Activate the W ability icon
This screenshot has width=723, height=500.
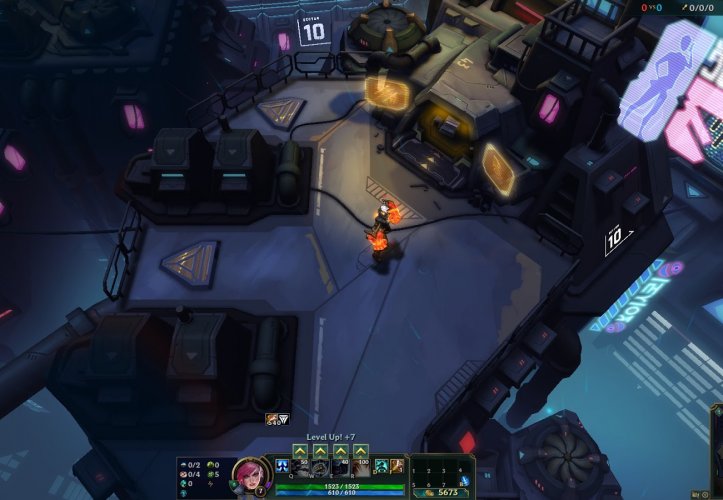pyautogui.click(x=320, y=467)
